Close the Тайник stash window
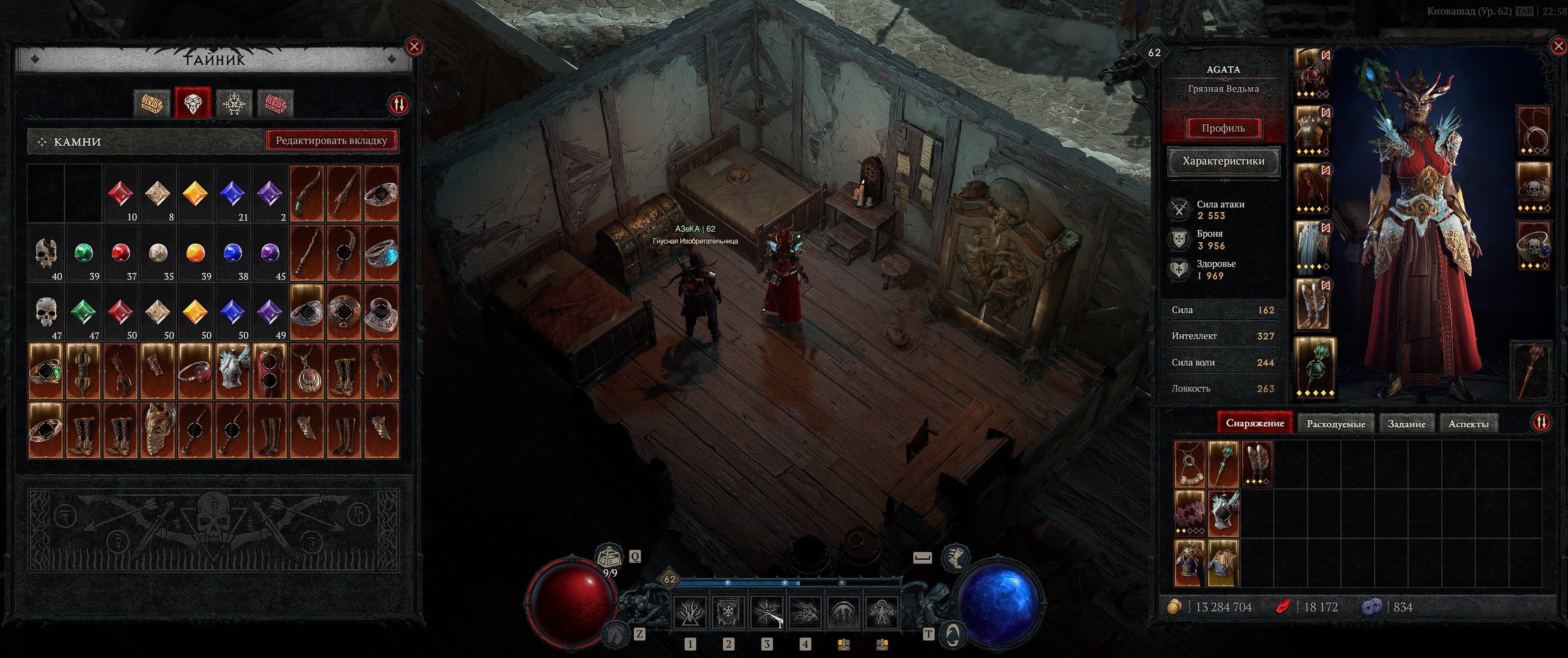 pyautogui.click(x=414, y=46)
